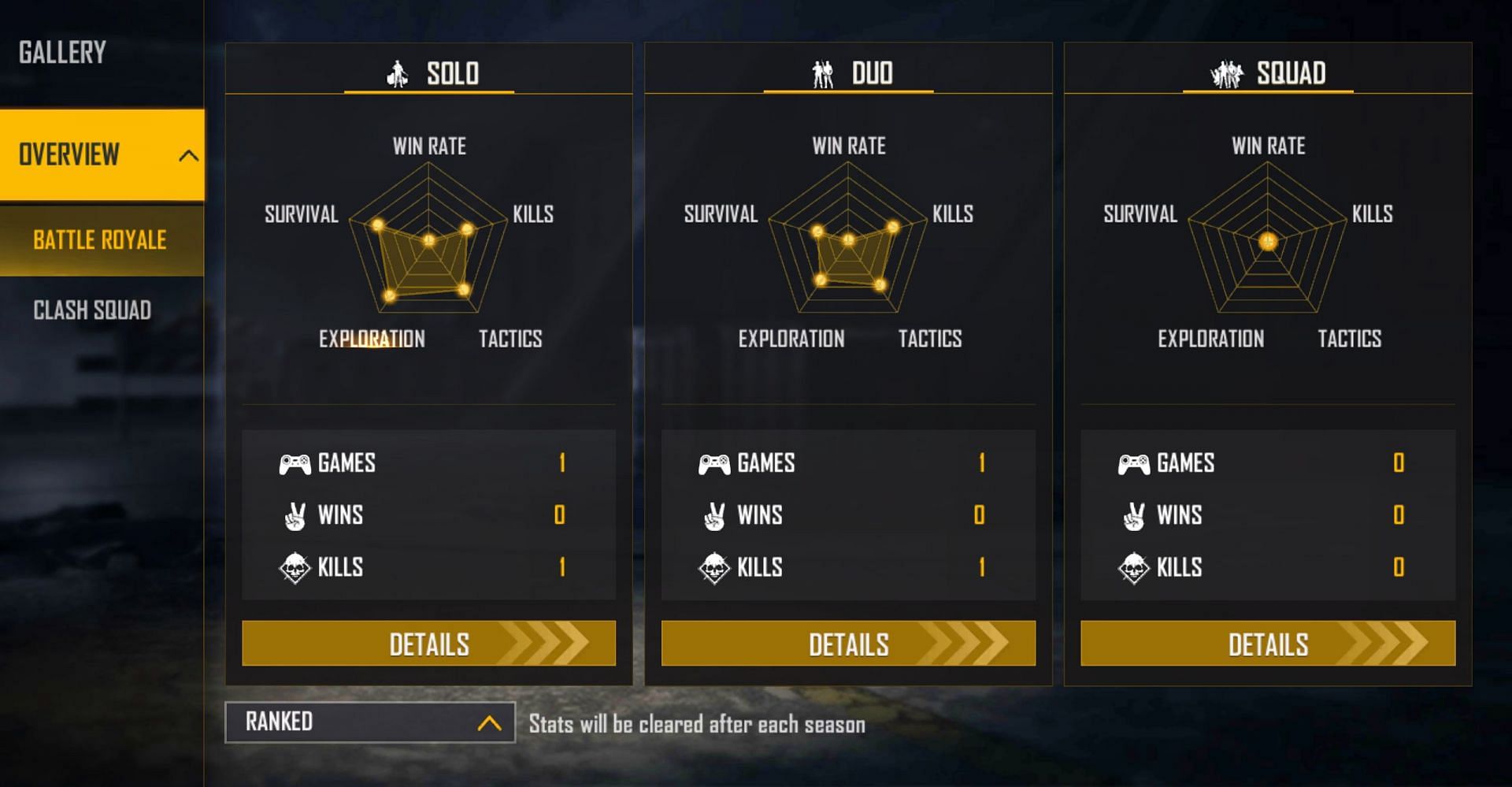This screenshot has height=787, width=1512.
Task: Open the Gallery section
Action: 63,53
